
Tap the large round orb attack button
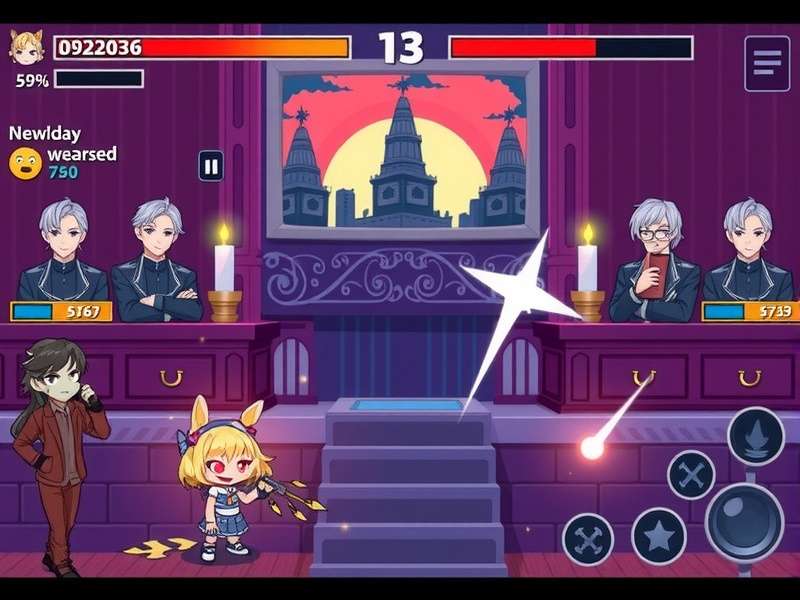point(744,522)
